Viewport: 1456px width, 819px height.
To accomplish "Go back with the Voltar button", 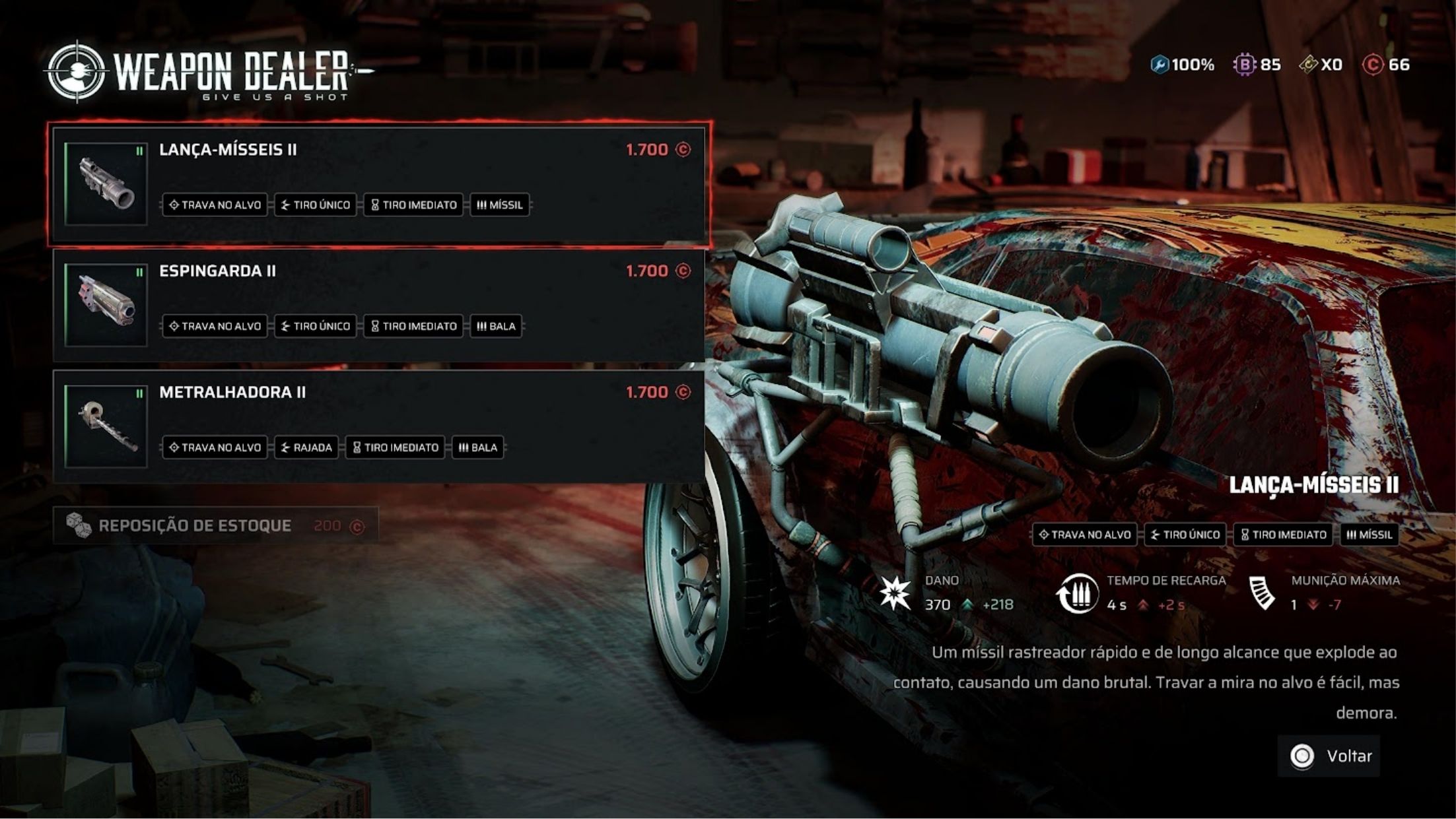I will tap(1329, 756).
